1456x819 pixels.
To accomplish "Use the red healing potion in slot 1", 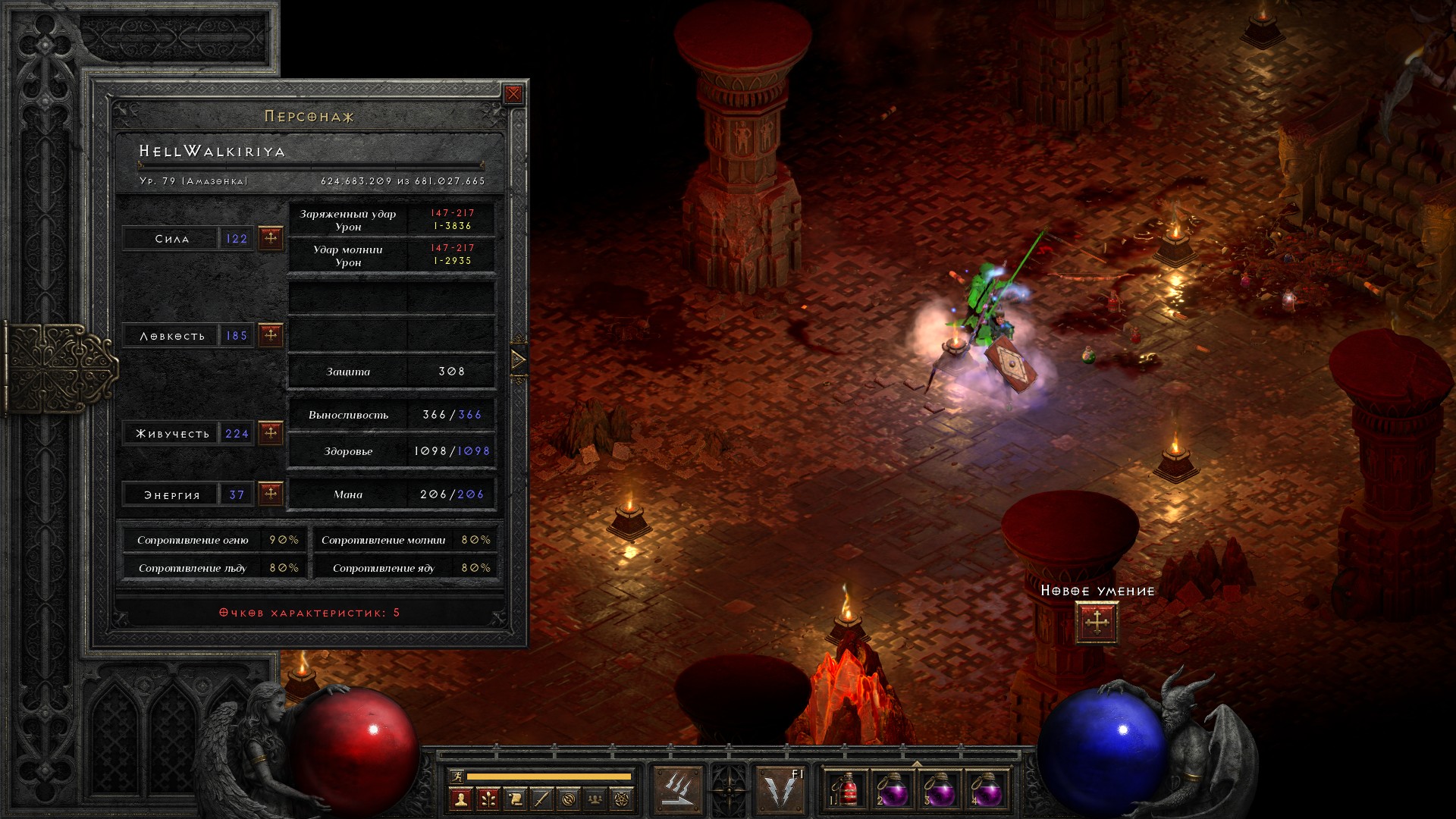I will 846,790.
